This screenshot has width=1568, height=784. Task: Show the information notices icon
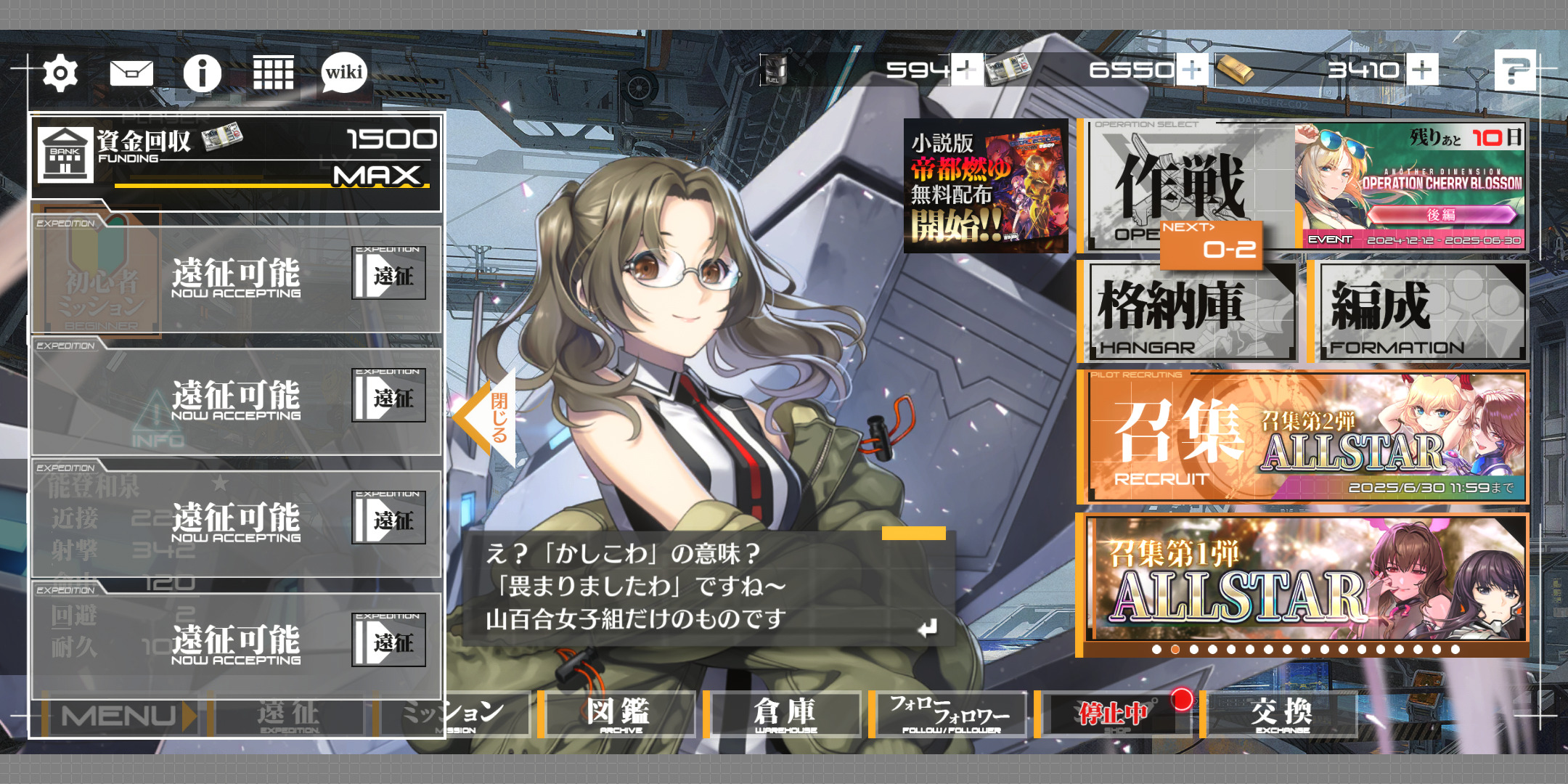click(x=202, y=73)
